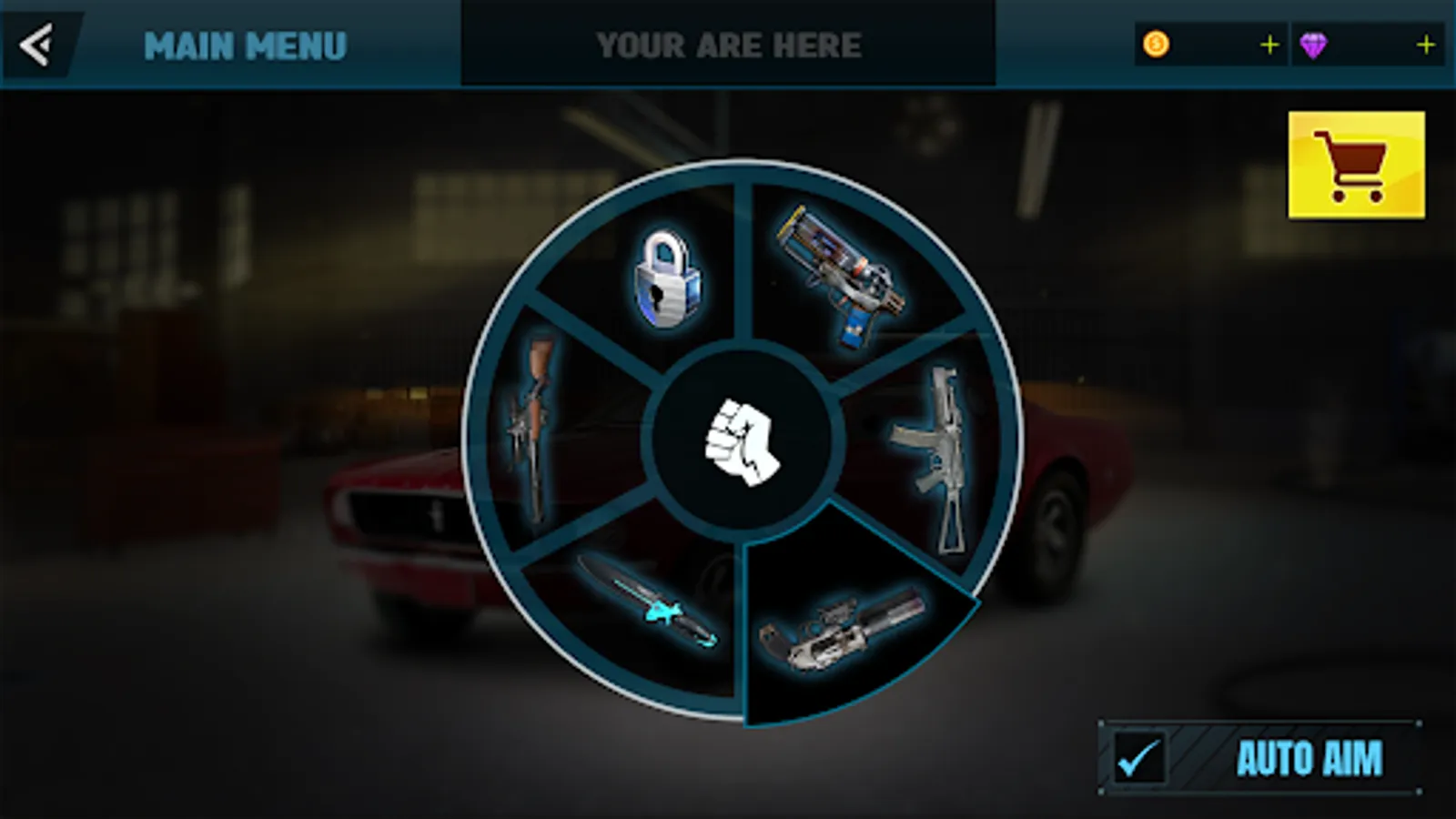Choose the locked weapon slot
Viewport: 1456px width, 819px height.
[667, 278]
